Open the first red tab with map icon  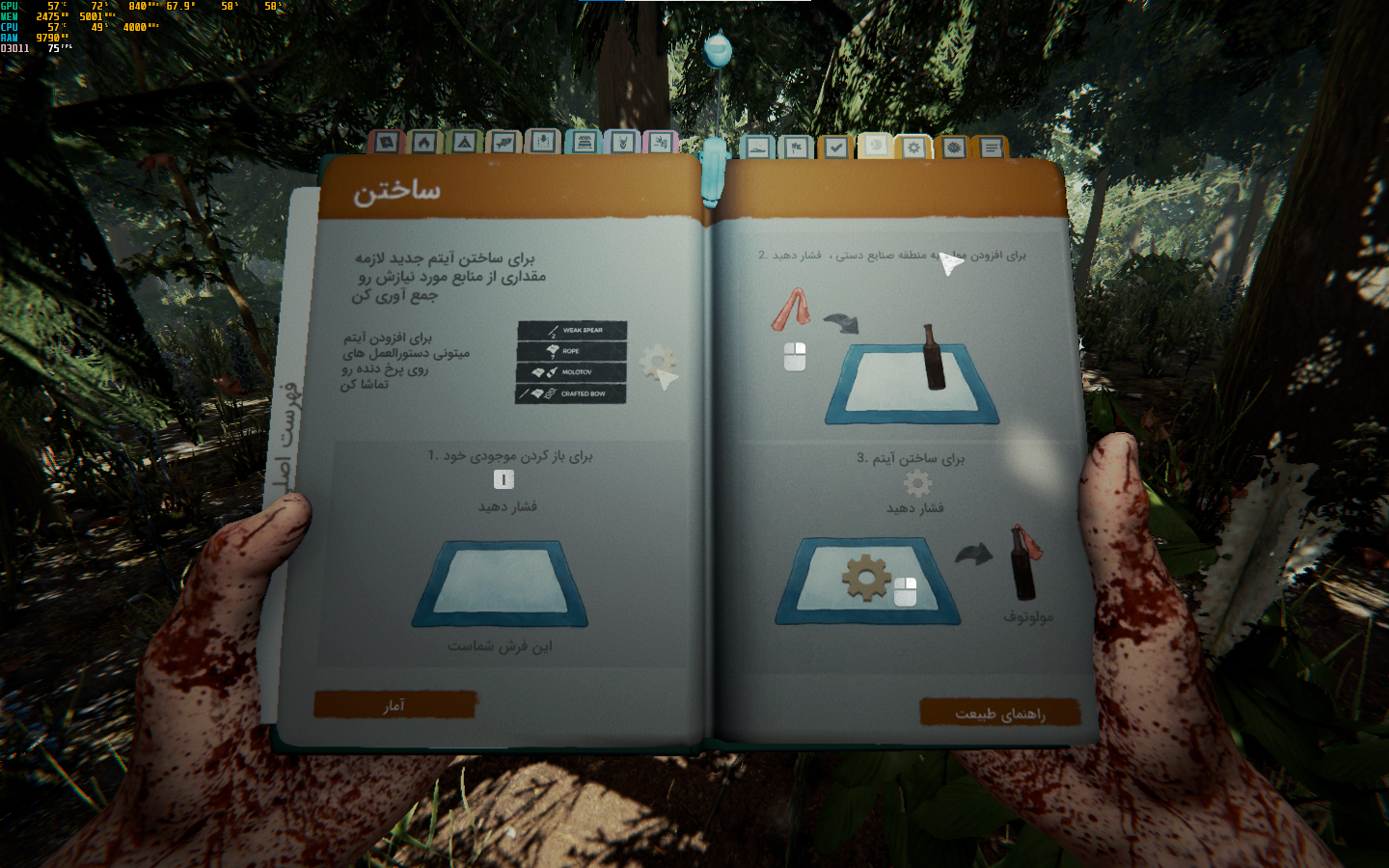point(386,143)
